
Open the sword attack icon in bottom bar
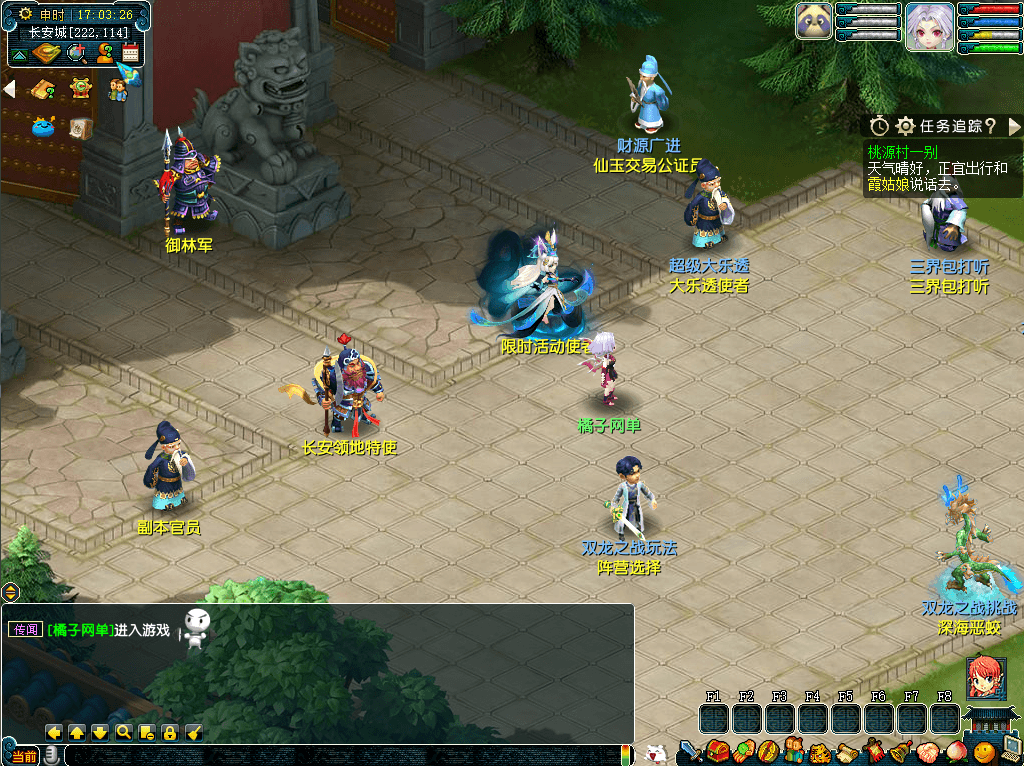[689, 751]
